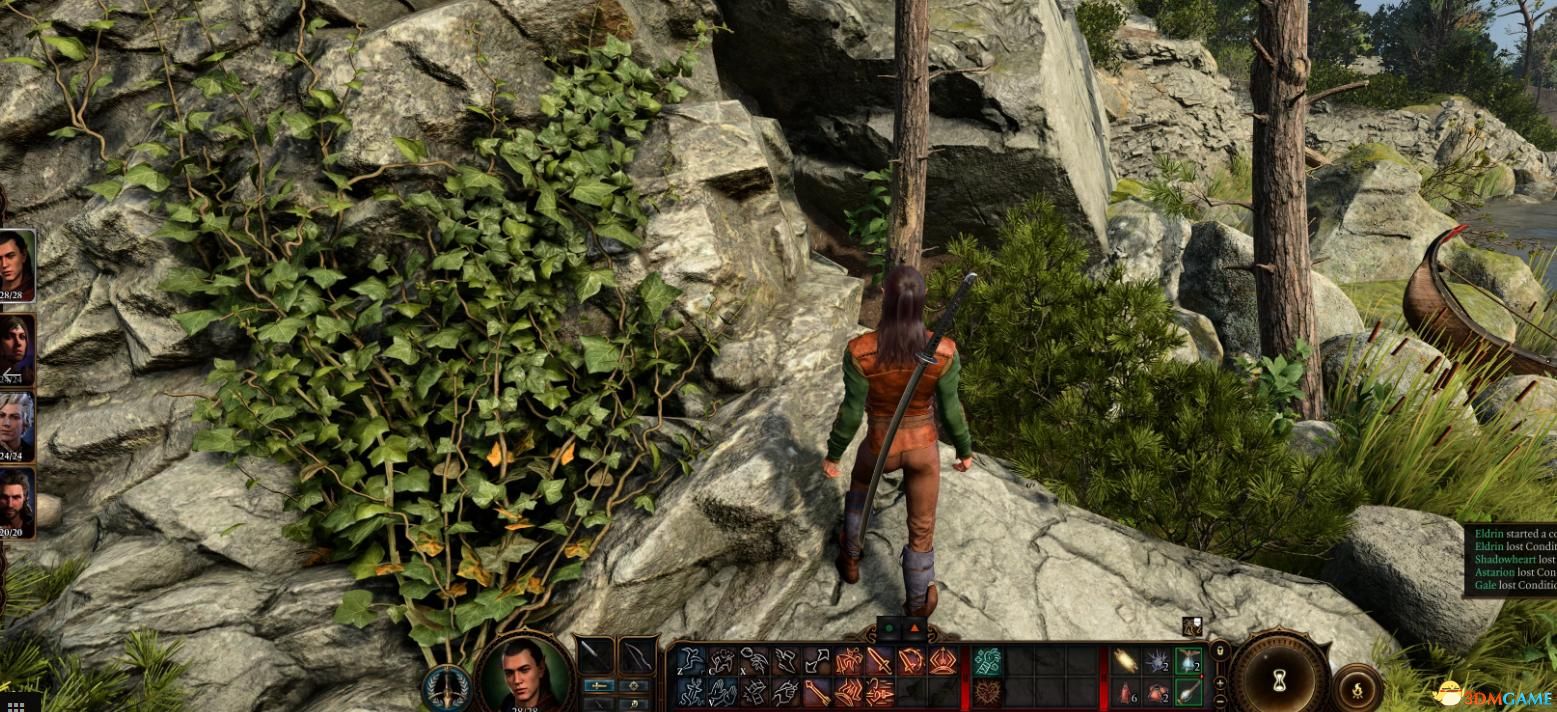
Task: Activate the orange sword attack ability
Action: click(x=880, y=660)
